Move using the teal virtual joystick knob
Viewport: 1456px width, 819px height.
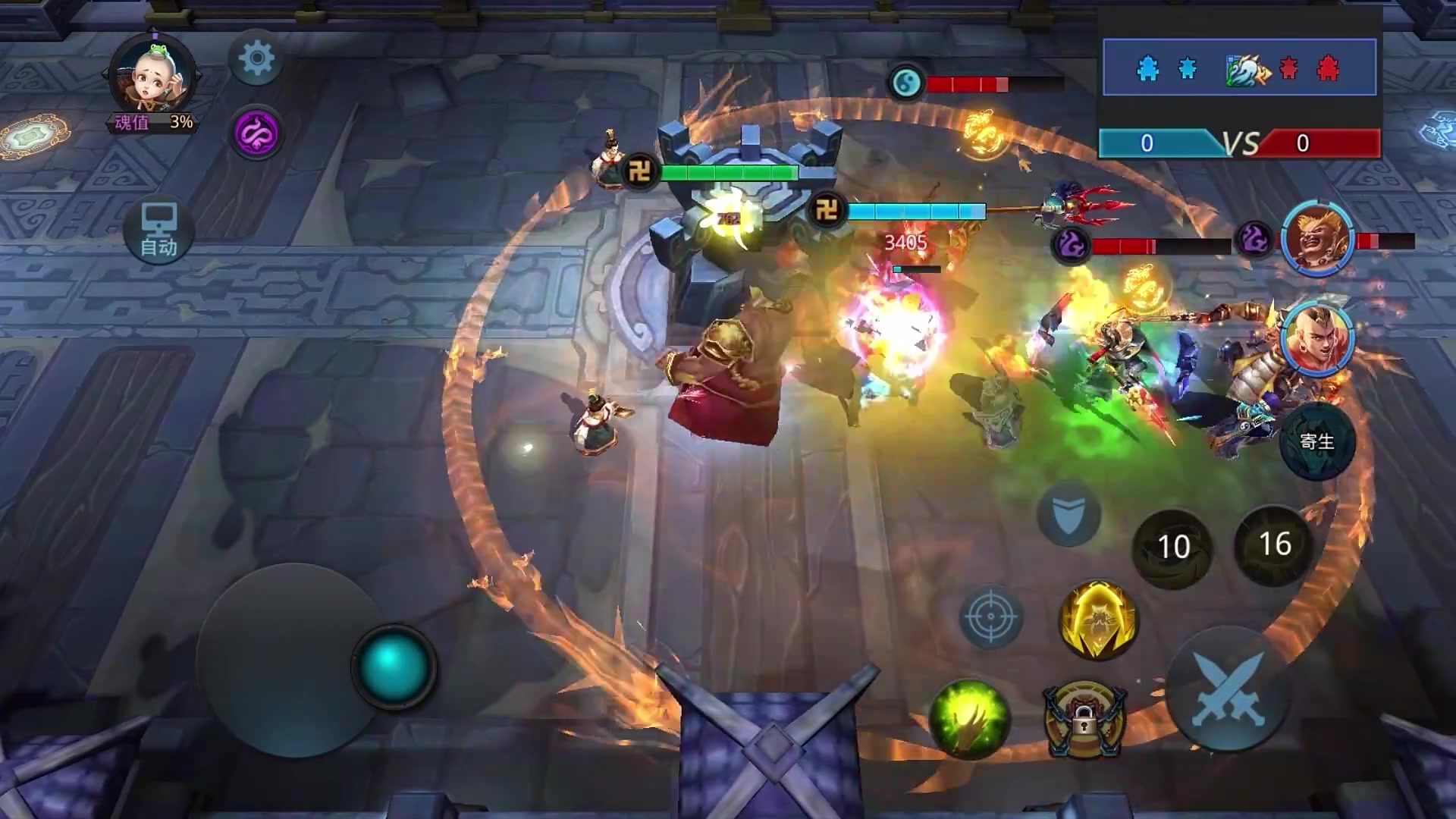[392, 666]
